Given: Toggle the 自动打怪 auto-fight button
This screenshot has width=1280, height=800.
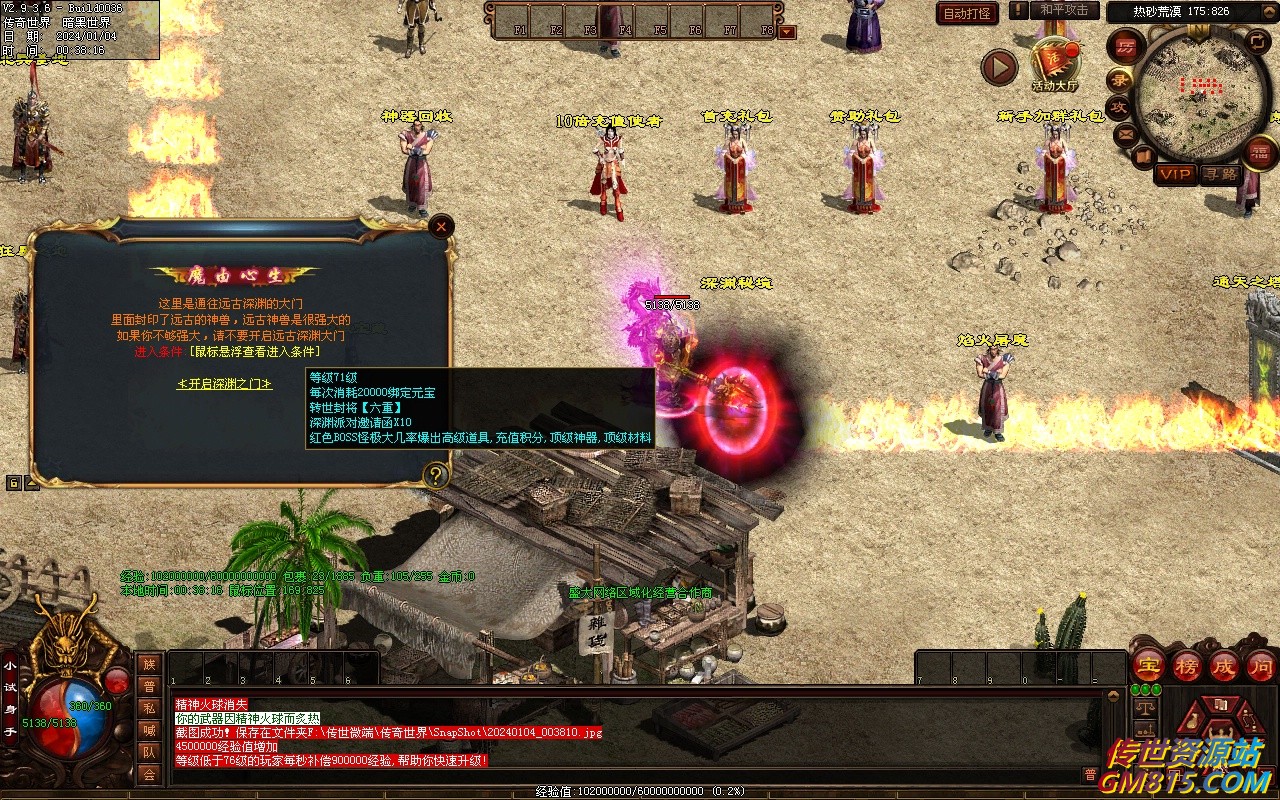Looking at the screenshot, I should pos(967,13).
